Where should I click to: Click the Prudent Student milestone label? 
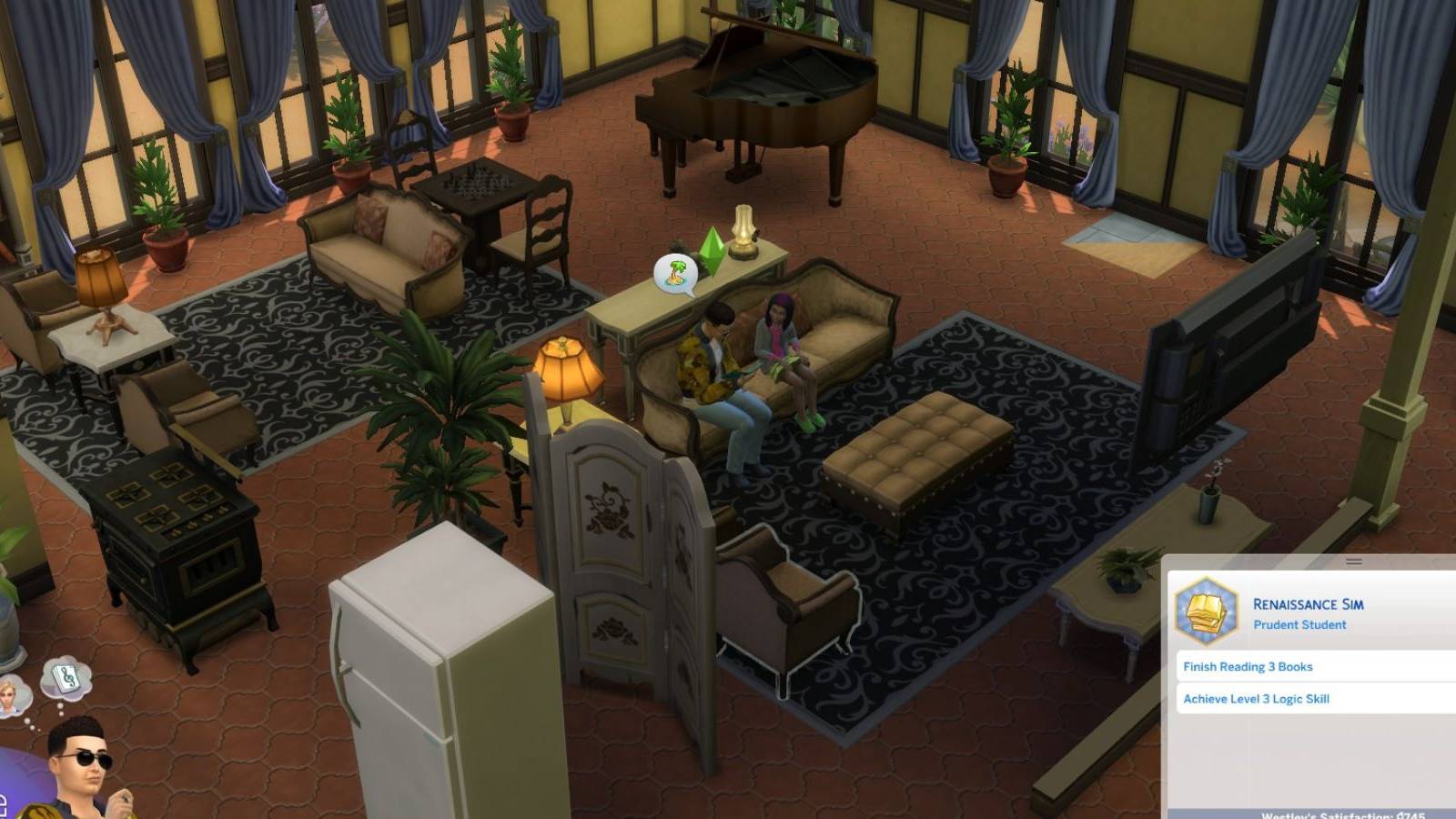pyautogui.click(x=1299, y=625)
